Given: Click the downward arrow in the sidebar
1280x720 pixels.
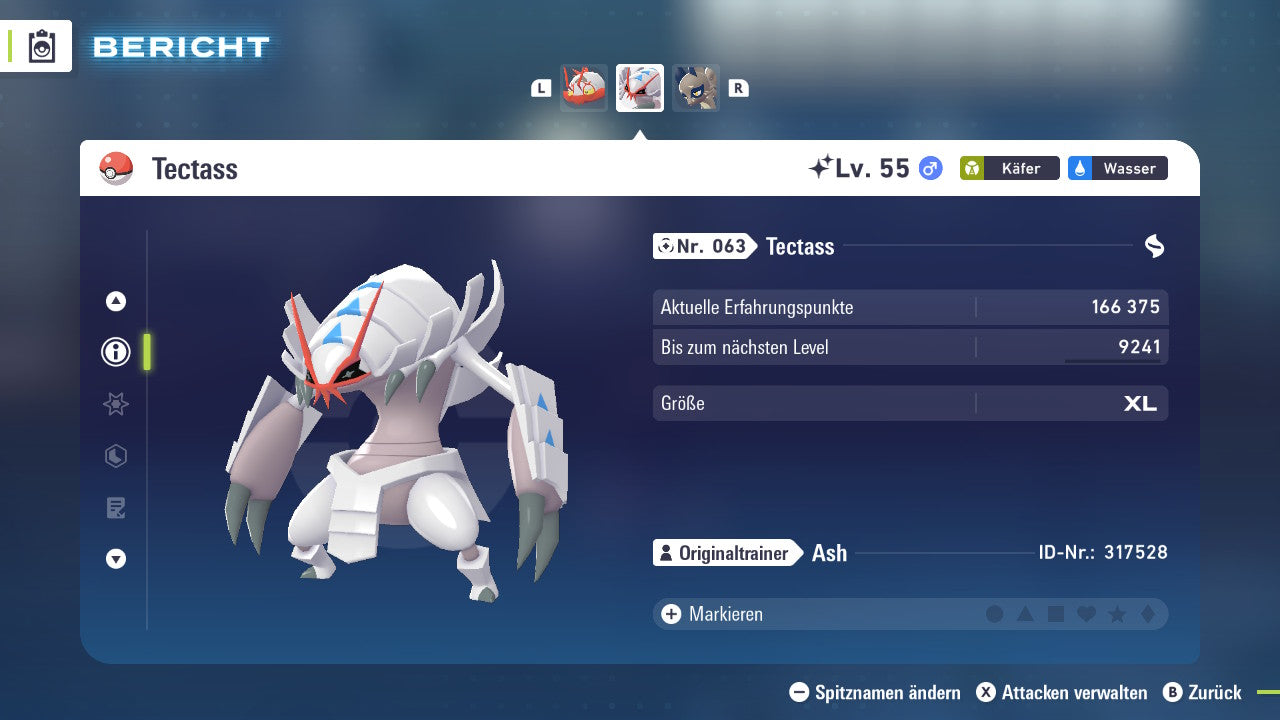Looking at the screenshot, I should pos(115,560).
